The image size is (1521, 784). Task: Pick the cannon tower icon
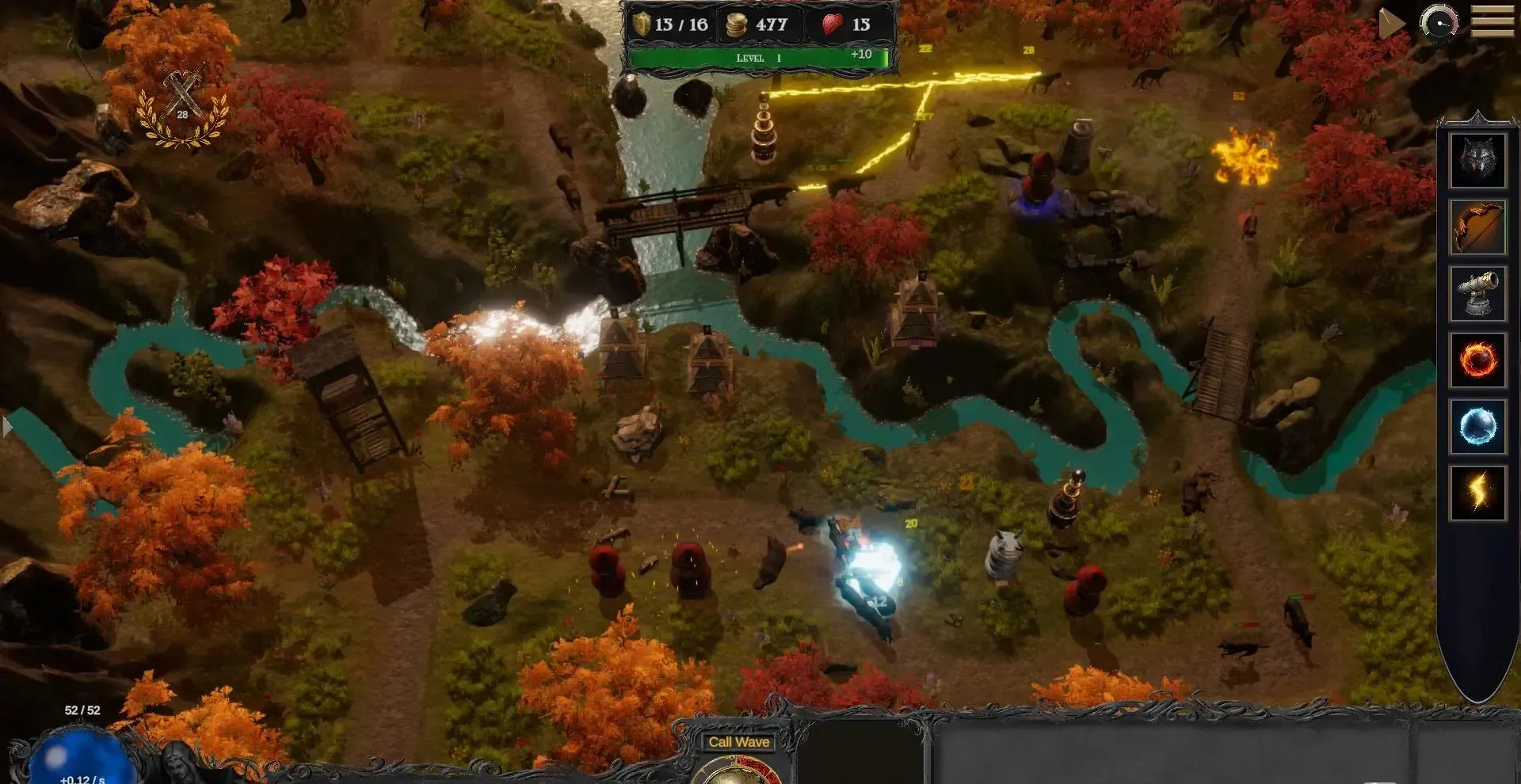[1477, 294]
